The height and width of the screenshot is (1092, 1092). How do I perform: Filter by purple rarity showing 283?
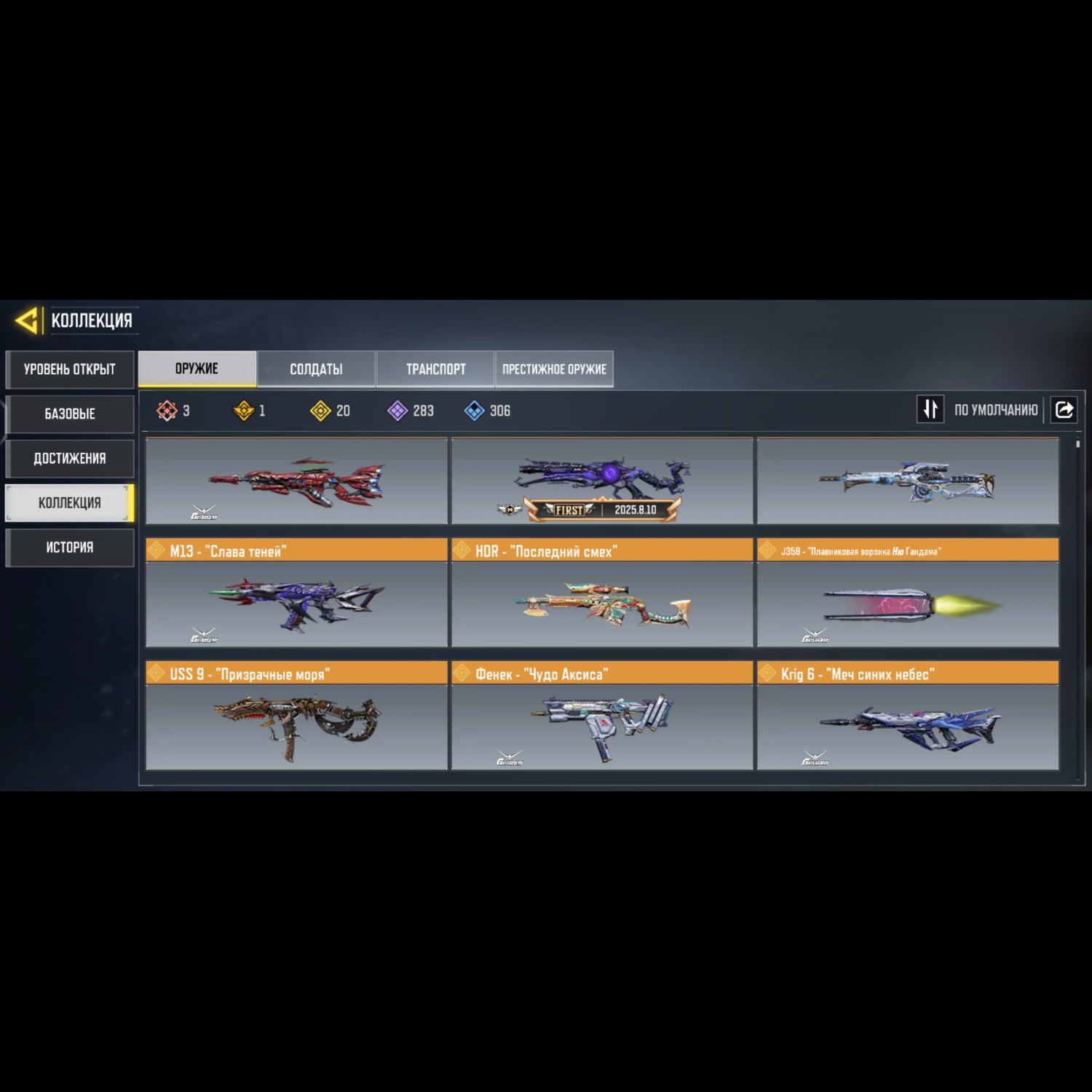411,411
